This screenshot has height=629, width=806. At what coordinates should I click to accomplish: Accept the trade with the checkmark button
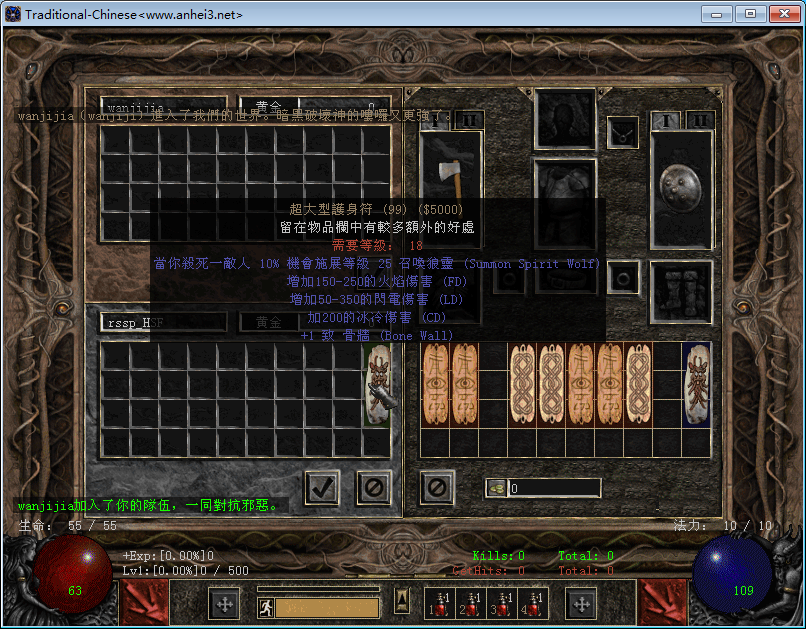pos(322,488)
